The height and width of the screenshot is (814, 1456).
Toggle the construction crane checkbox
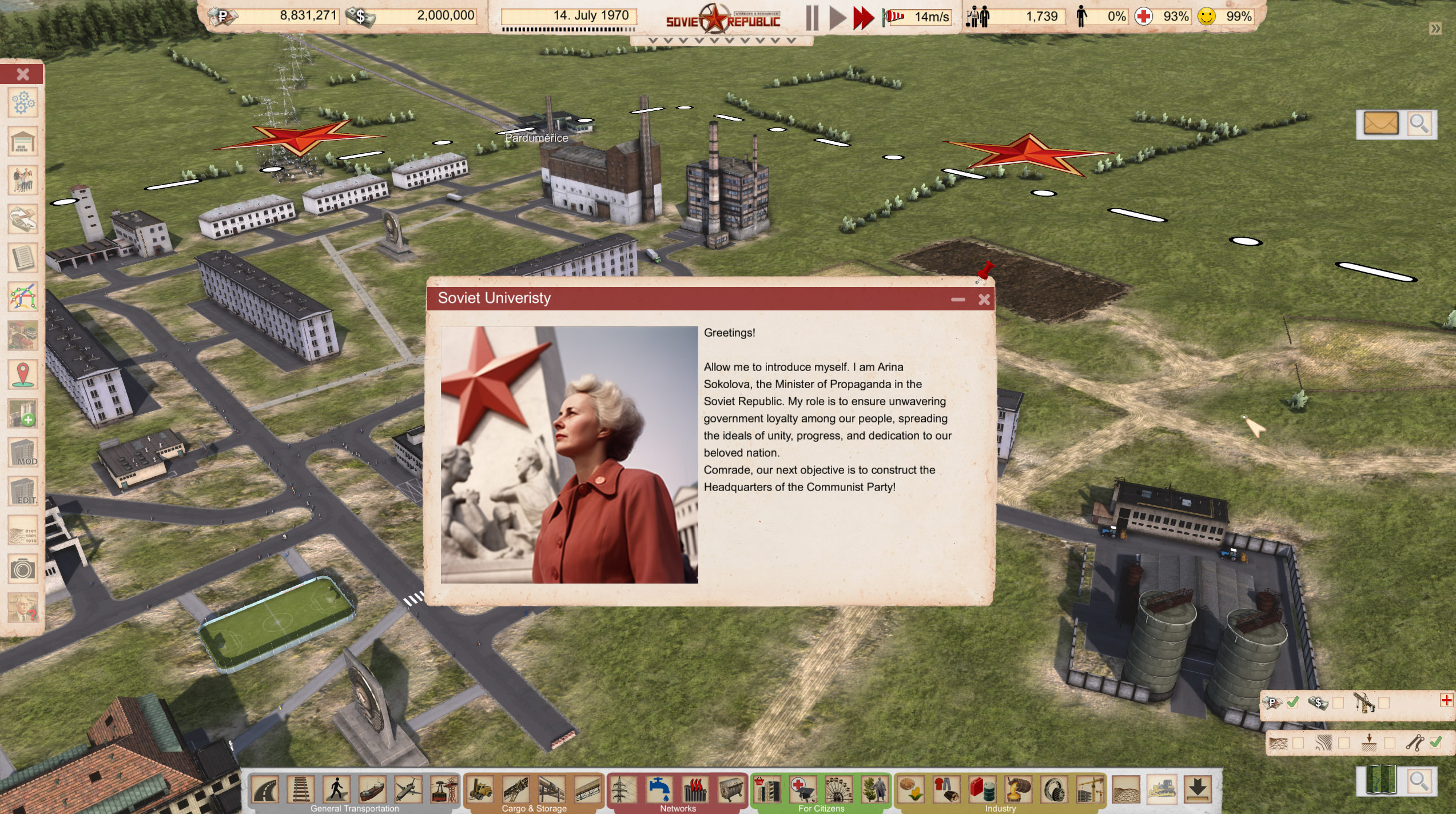[1383, 703]
